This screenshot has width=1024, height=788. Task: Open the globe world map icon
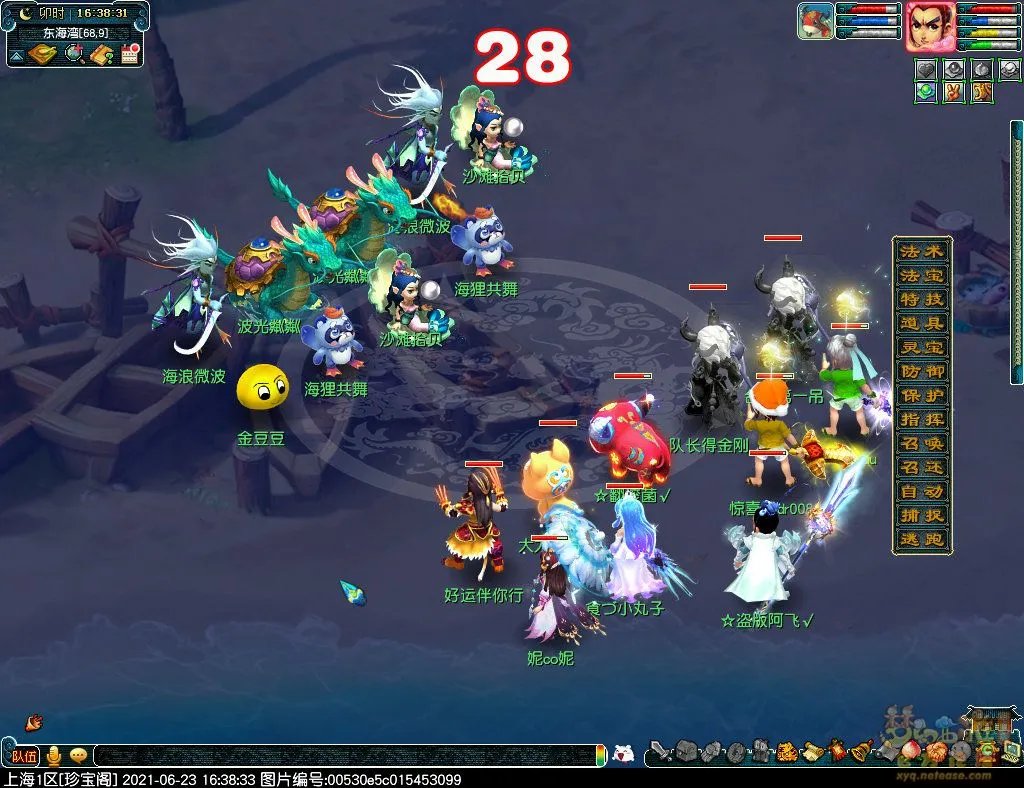click(74, 54)
